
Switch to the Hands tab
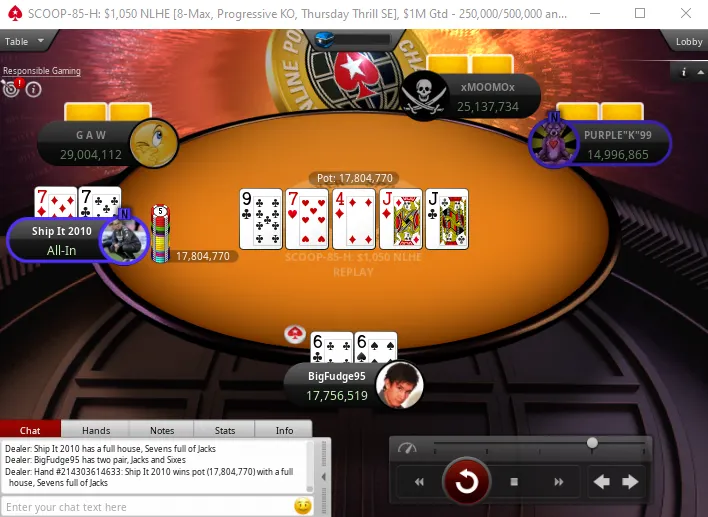[96, 430]
